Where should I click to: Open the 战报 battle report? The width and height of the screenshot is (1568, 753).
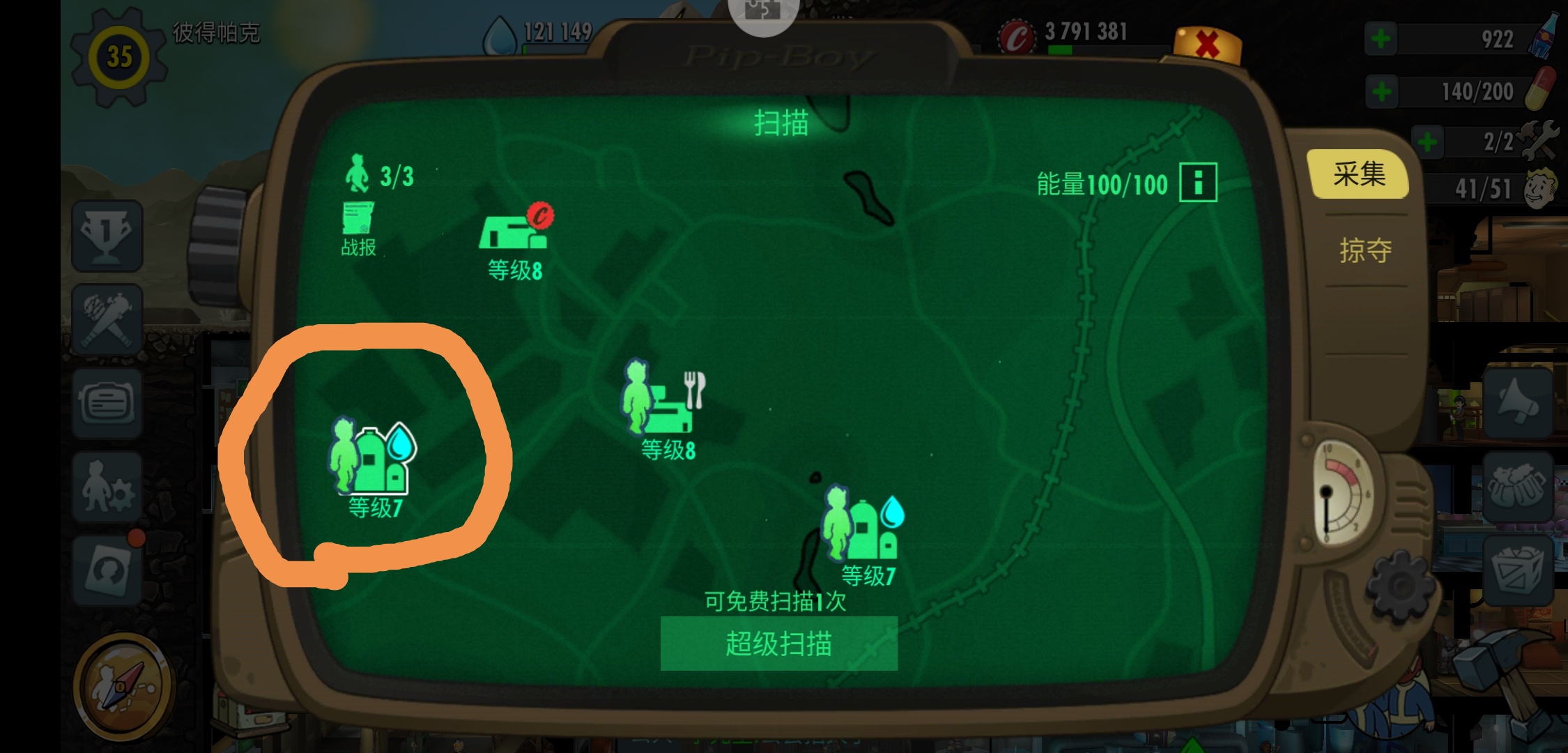pyautogui.click(x=357, y=223)
